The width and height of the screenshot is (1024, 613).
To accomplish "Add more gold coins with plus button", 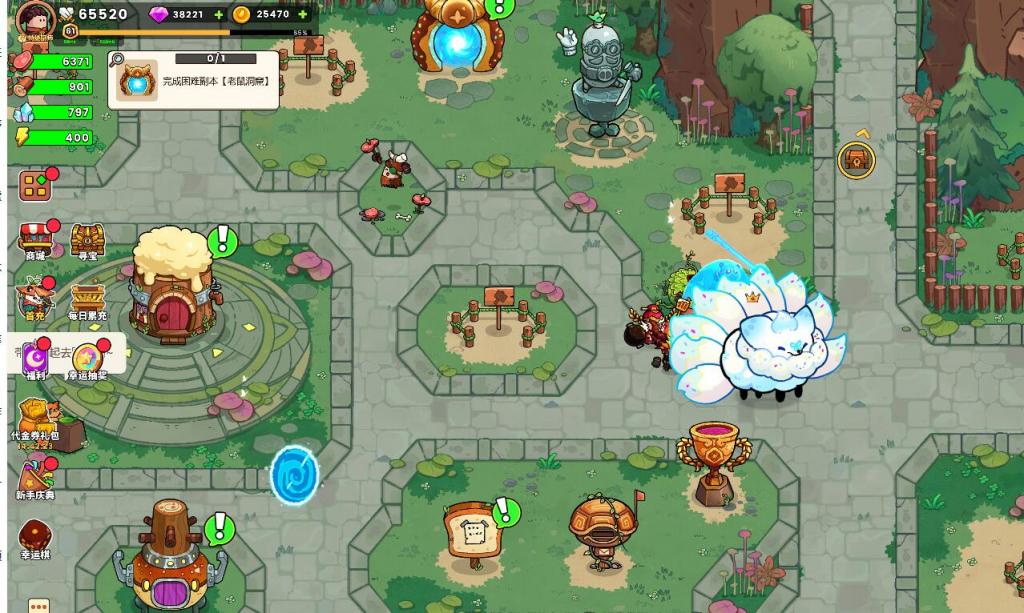I will [x=303, y=15].
